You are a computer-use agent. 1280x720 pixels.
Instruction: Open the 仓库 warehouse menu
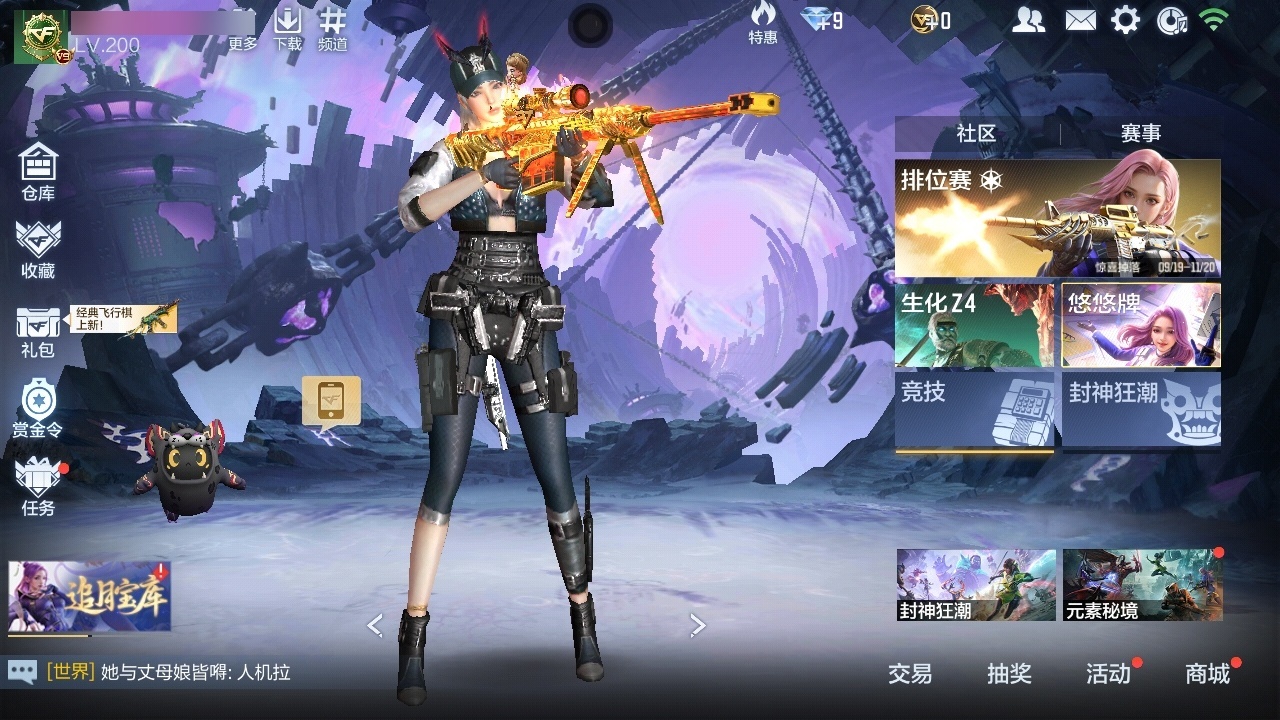point(38,170)
